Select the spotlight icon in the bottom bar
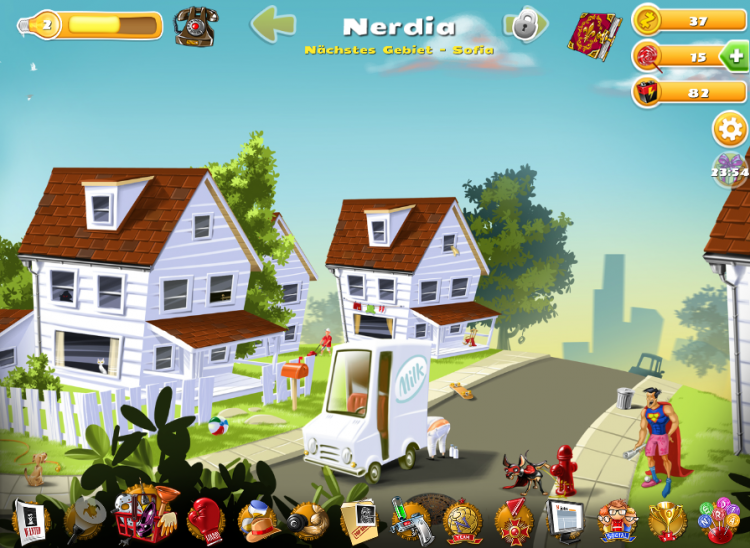 tap(84, 520)
